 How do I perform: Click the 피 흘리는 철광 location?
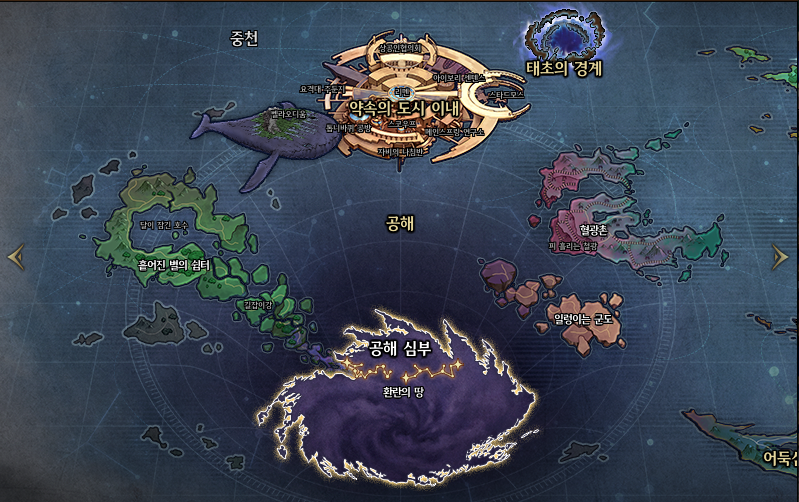coord(573,245)
